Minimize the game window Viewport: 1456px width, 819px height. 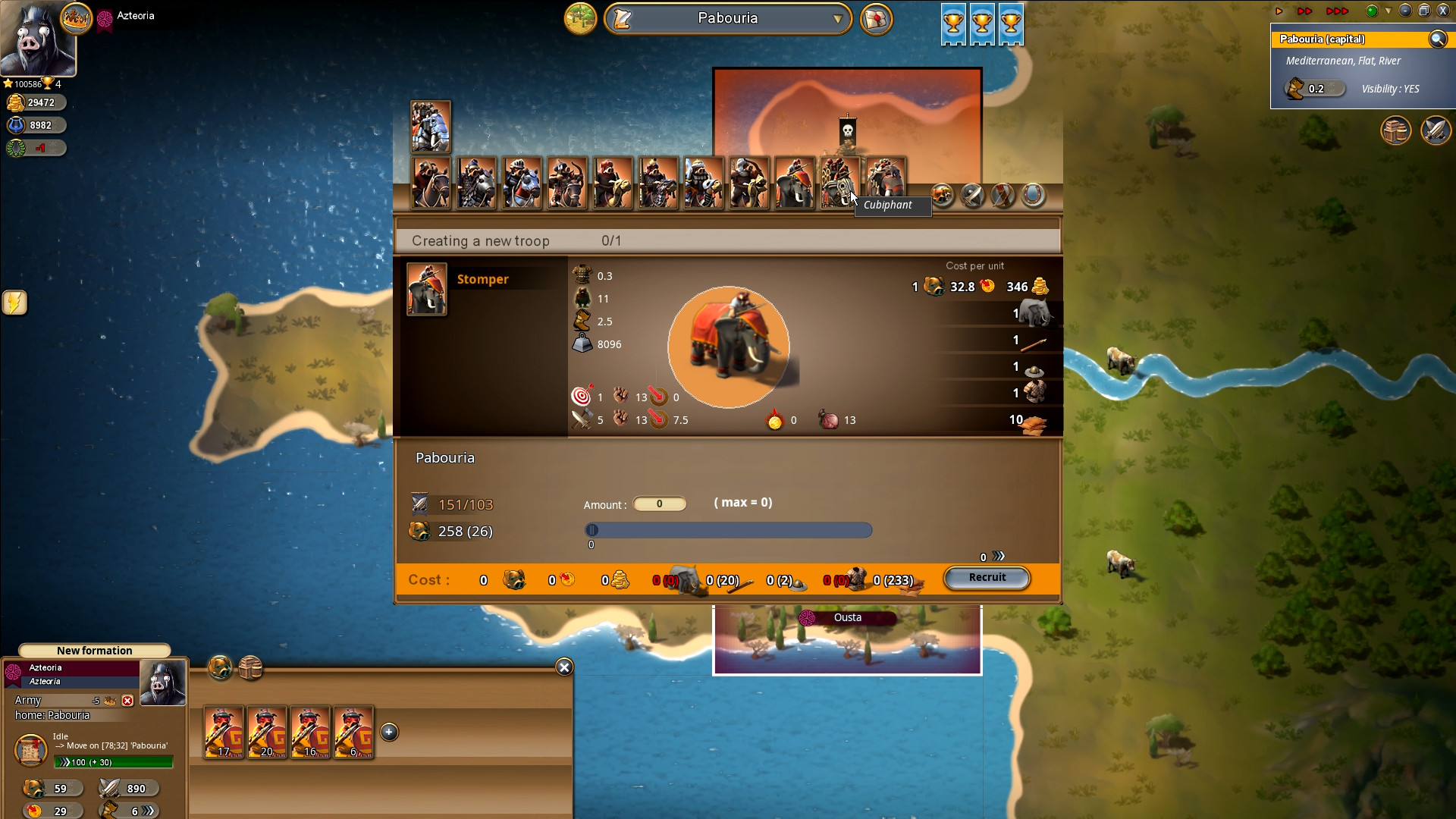(x=1405, y=11)
